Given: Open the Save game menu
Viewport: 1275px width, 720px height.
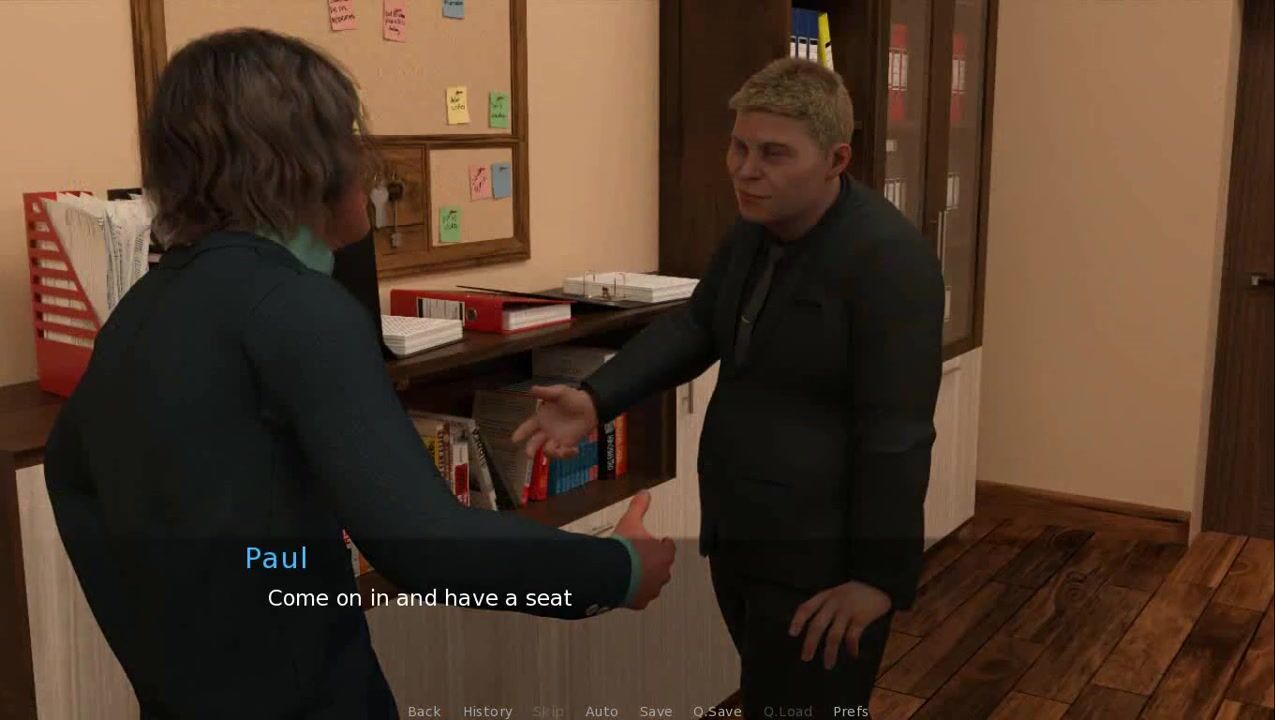Looking at the screenshot, I should click(656, 711).
